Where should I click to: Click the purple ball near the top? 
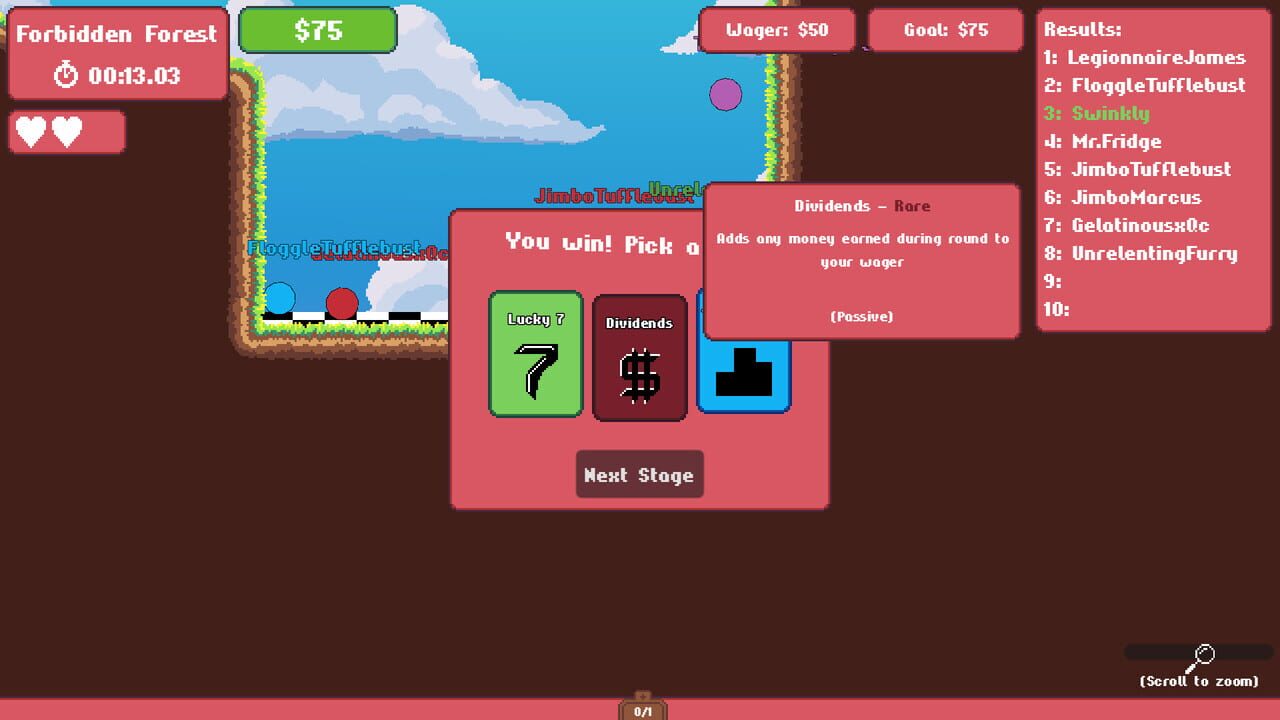pyautogui.click(x=726, y=93)
